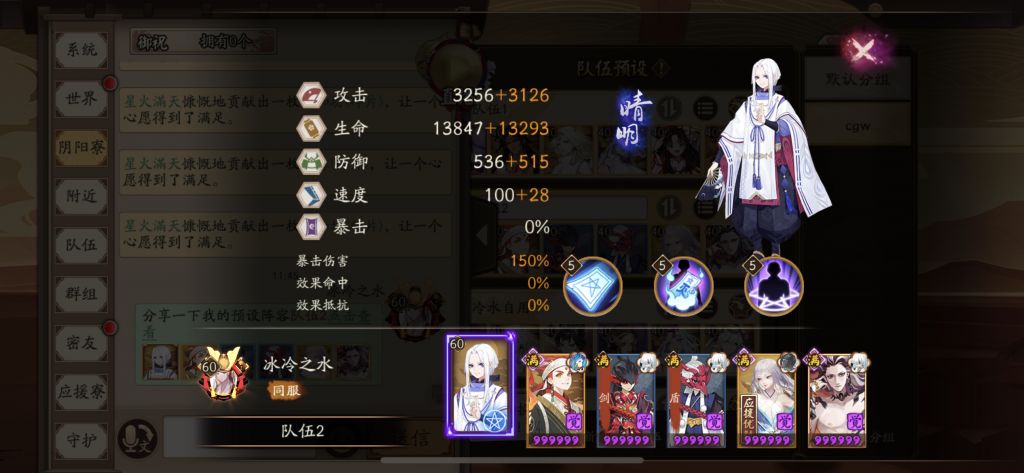1024x473 pixels.
Task: Choose the shirtless dark-haired shikigami card
Action: click(836, 392)
